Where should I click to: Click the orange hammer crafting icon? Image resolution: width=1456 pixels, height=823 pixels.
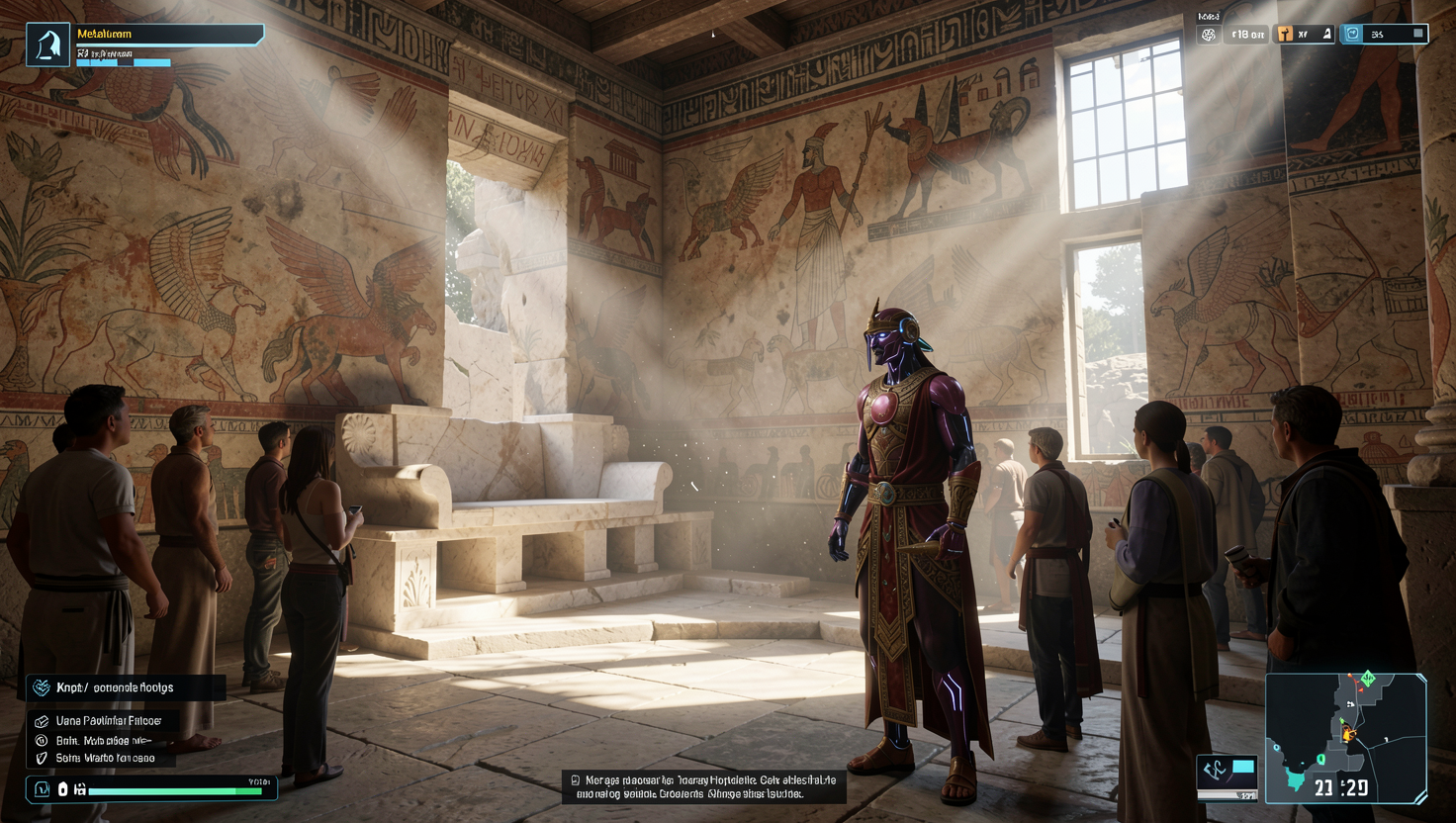[1284, 34]
